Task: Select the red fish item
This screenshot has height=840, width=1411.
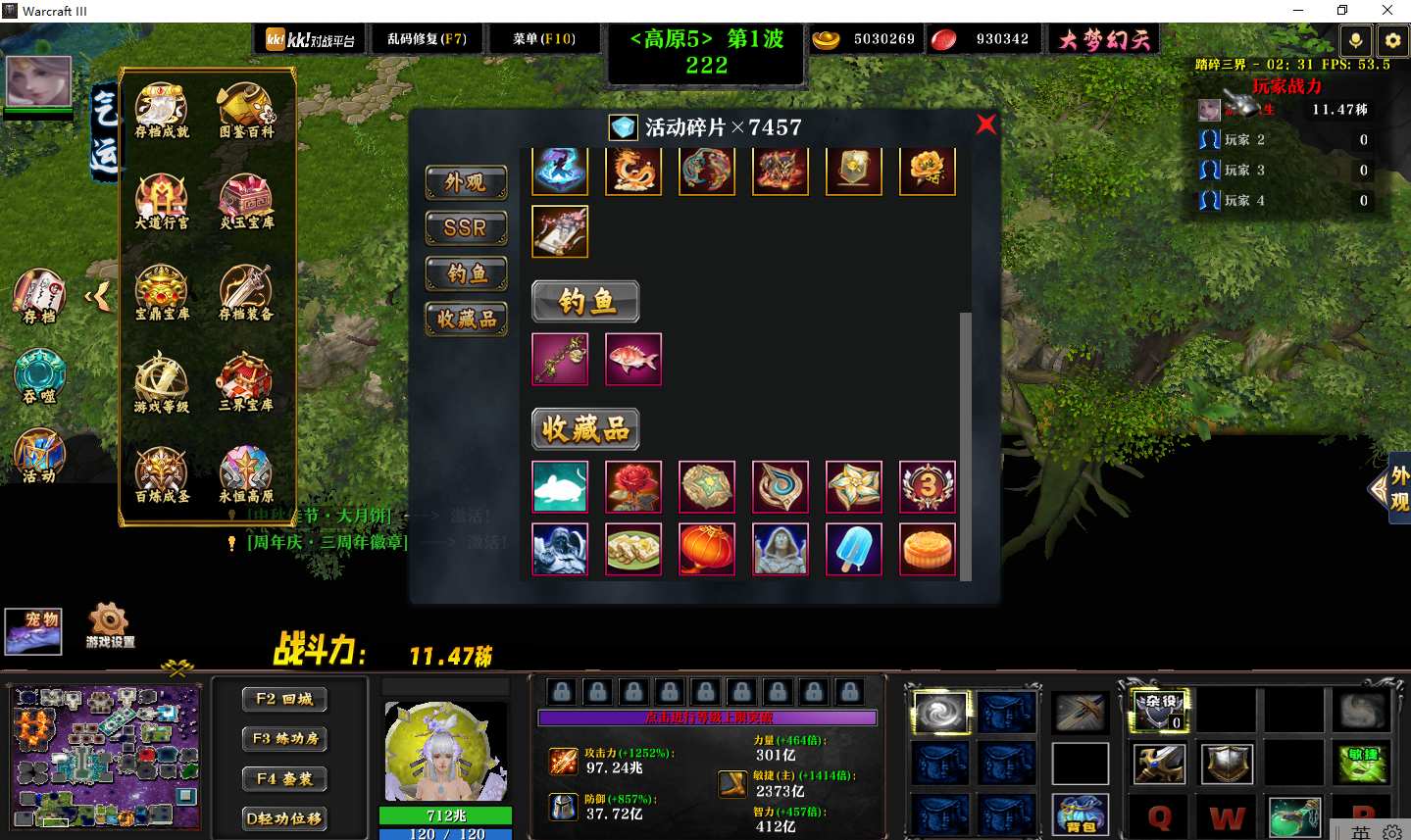Action: pos(633,359)
